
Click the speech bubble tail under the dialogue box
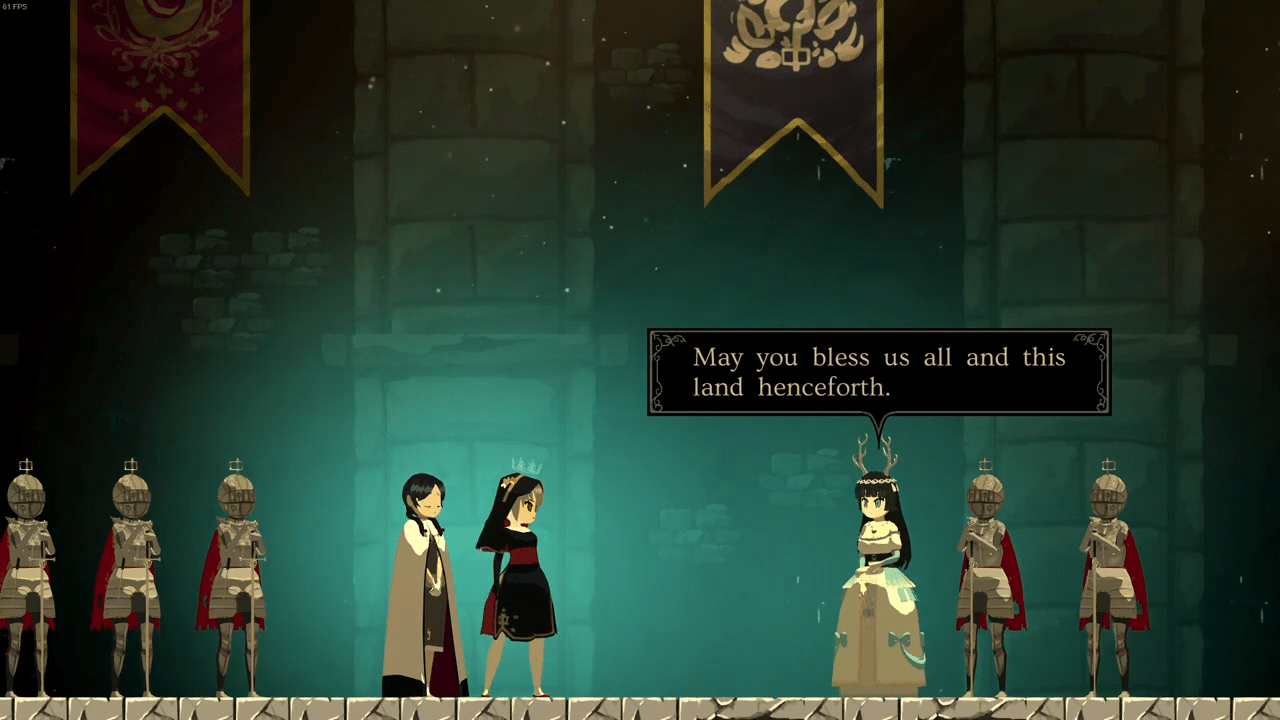point(880,423)
